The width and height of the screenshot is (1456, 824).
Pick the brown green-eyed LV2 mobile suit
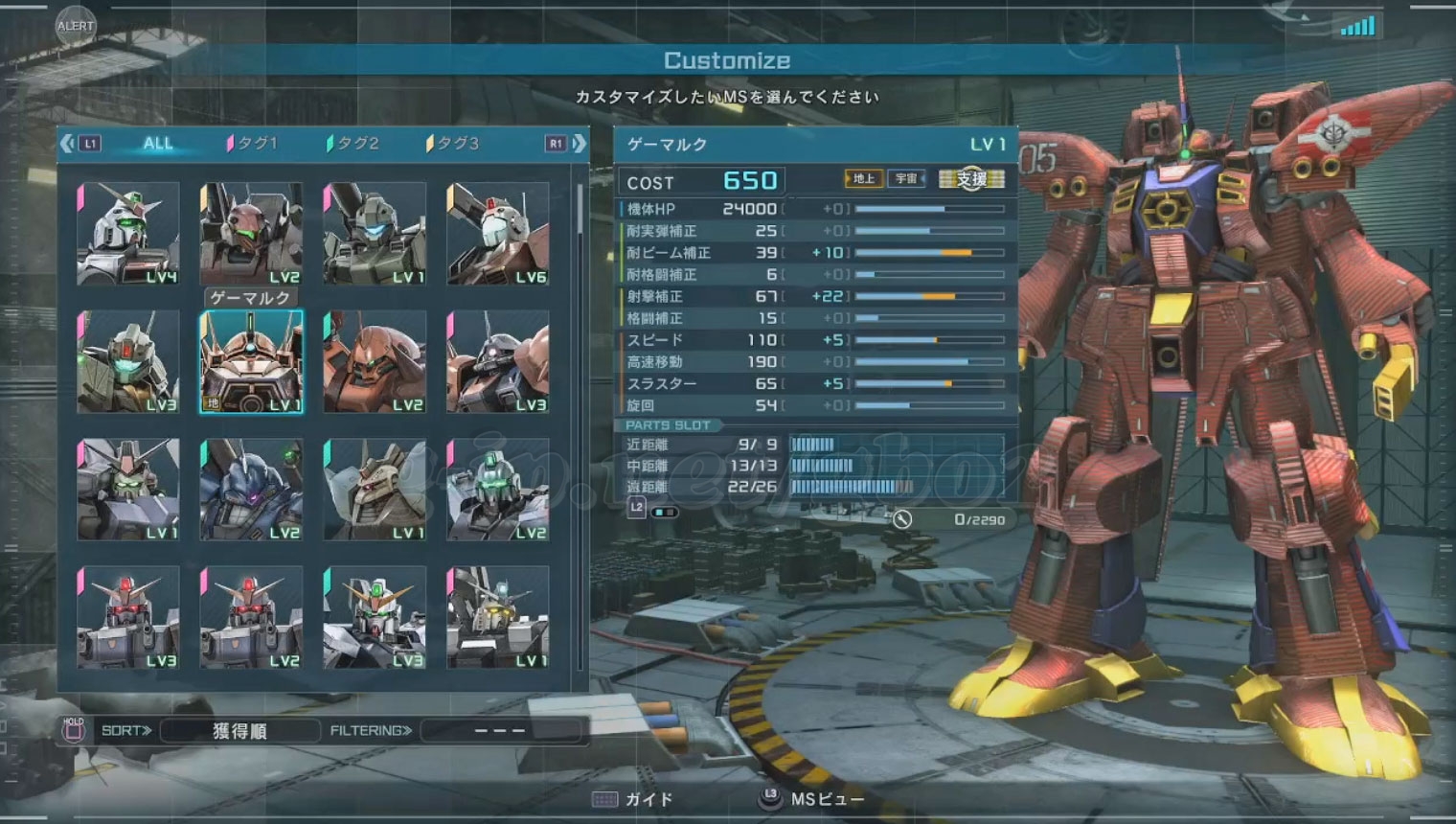(251, 234)
